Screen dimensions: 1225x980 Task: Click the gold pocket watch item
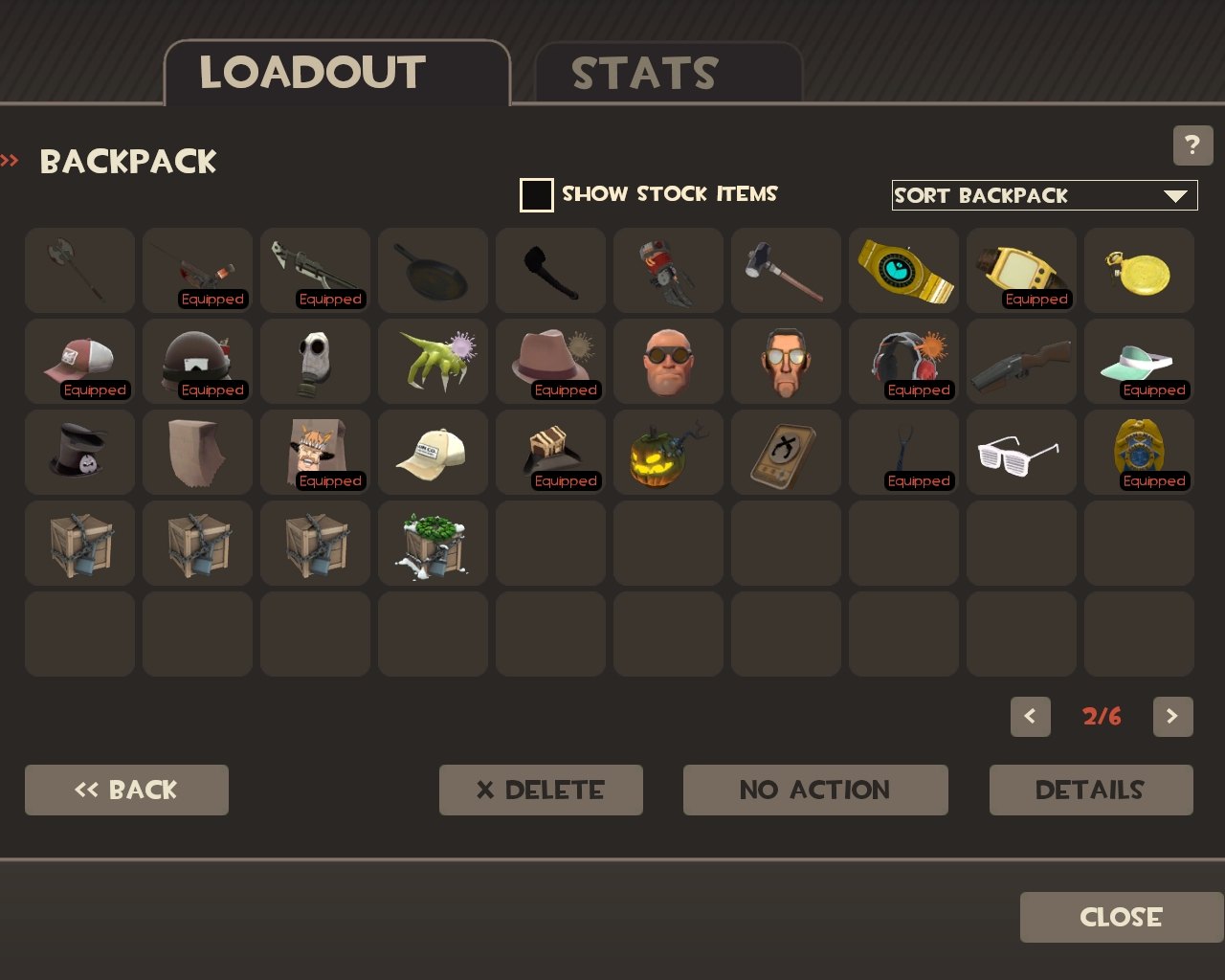point(1139,271)
